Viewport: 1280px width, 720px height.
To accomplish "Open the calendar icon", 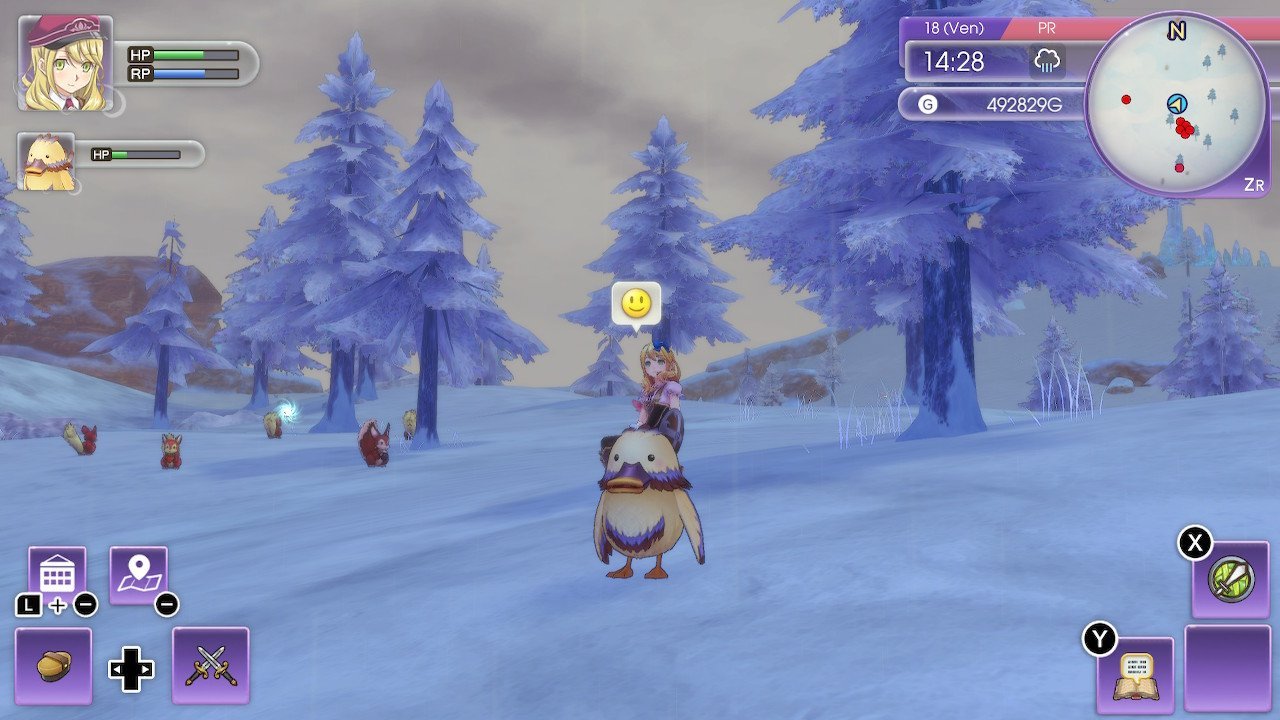I will tap(60, 570).
